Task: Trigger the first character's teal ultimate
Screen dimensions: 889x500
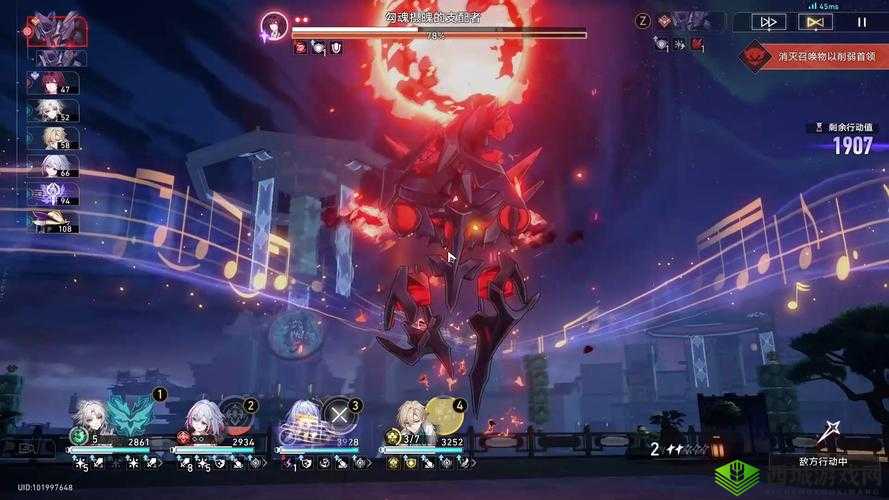Action: [x=134, y=413]
